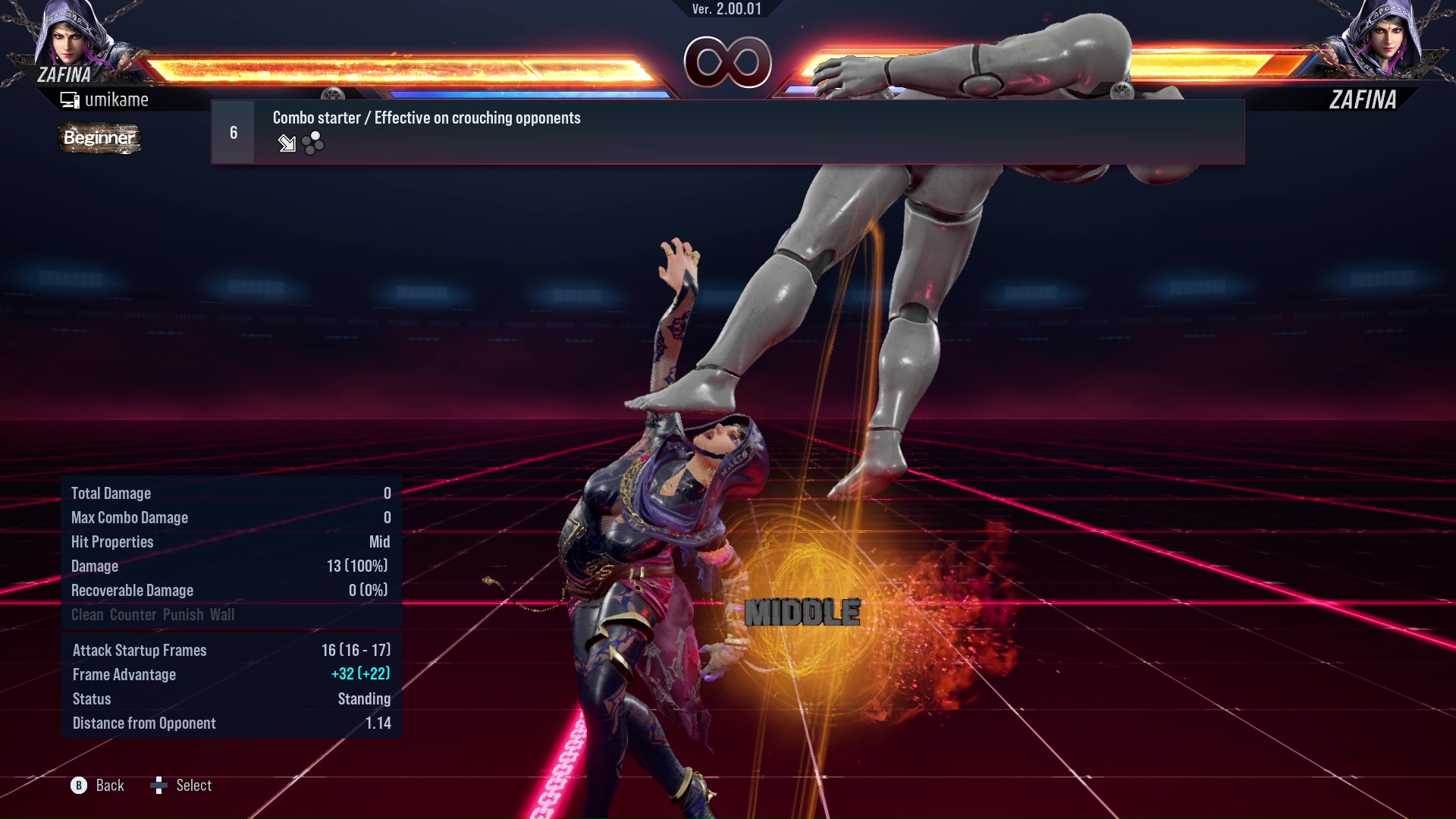Select the Combo starter move description
This screenshot has width=1456, height=819.
pos(426,118)
